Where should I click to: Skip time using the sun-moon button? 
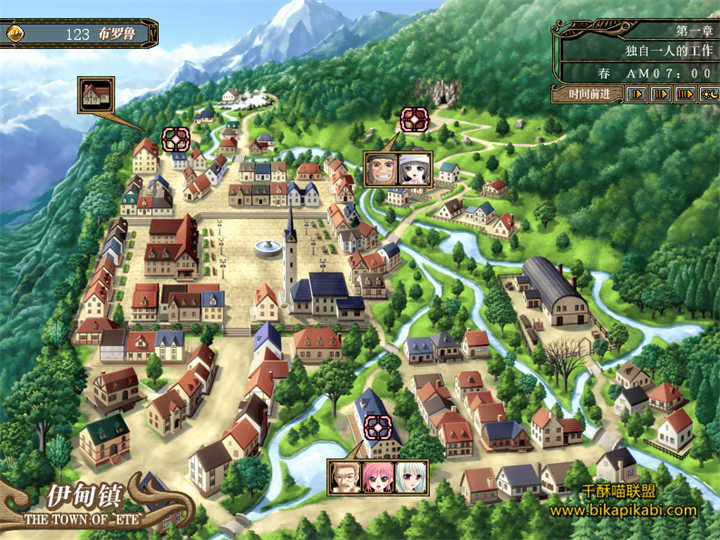tap(709, 94)
